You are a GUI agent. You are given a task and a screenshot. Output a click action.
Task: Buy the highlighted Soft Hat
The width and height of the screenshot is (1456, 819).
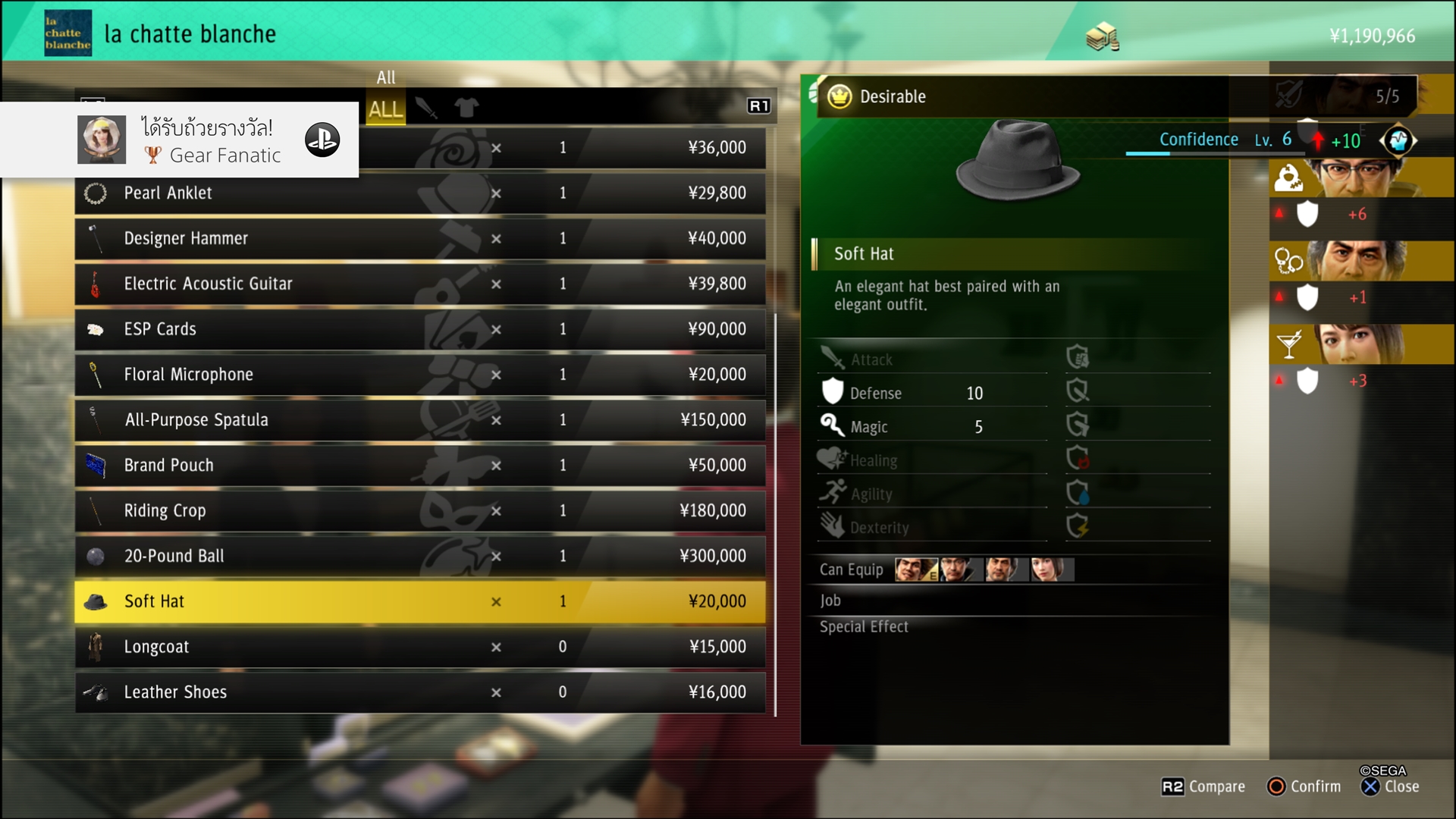pyautogui.click(x=419, y=601)
